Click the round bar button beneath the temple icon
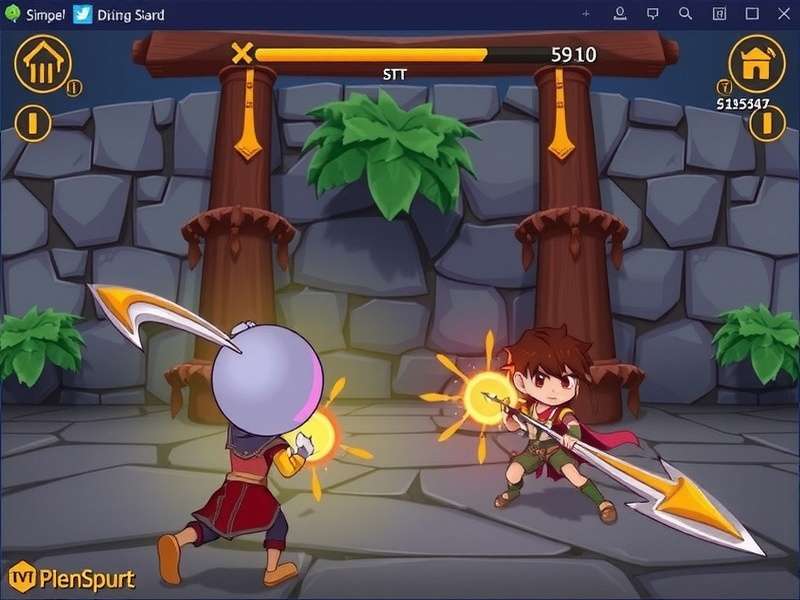 click(33, 123)
